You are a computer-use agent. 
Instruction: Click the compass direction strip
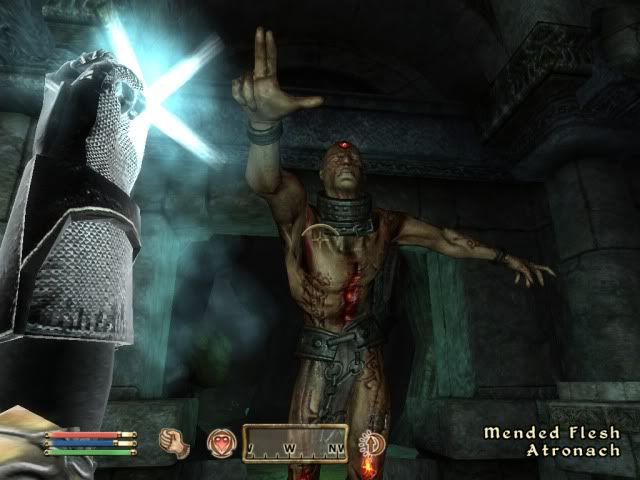(295, 443)
